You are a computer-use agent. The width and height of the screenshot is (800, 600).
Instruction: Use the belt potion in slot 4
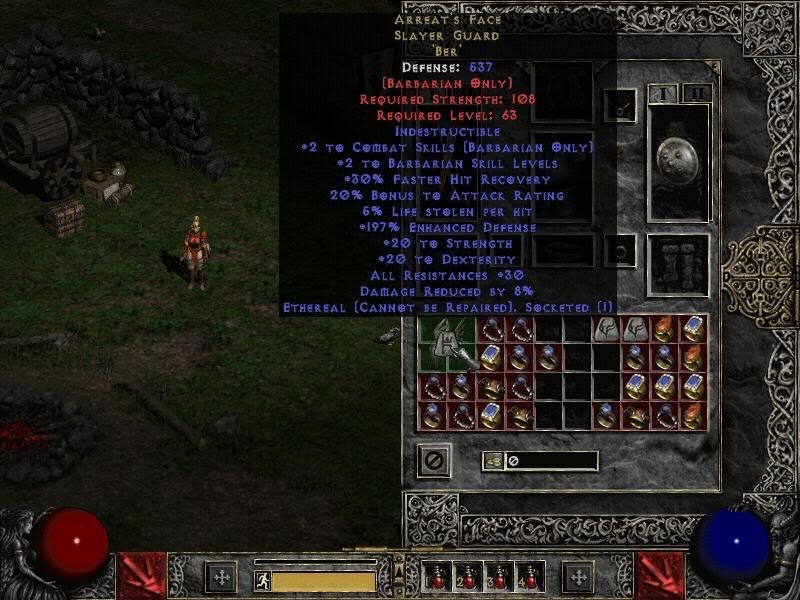528,577
